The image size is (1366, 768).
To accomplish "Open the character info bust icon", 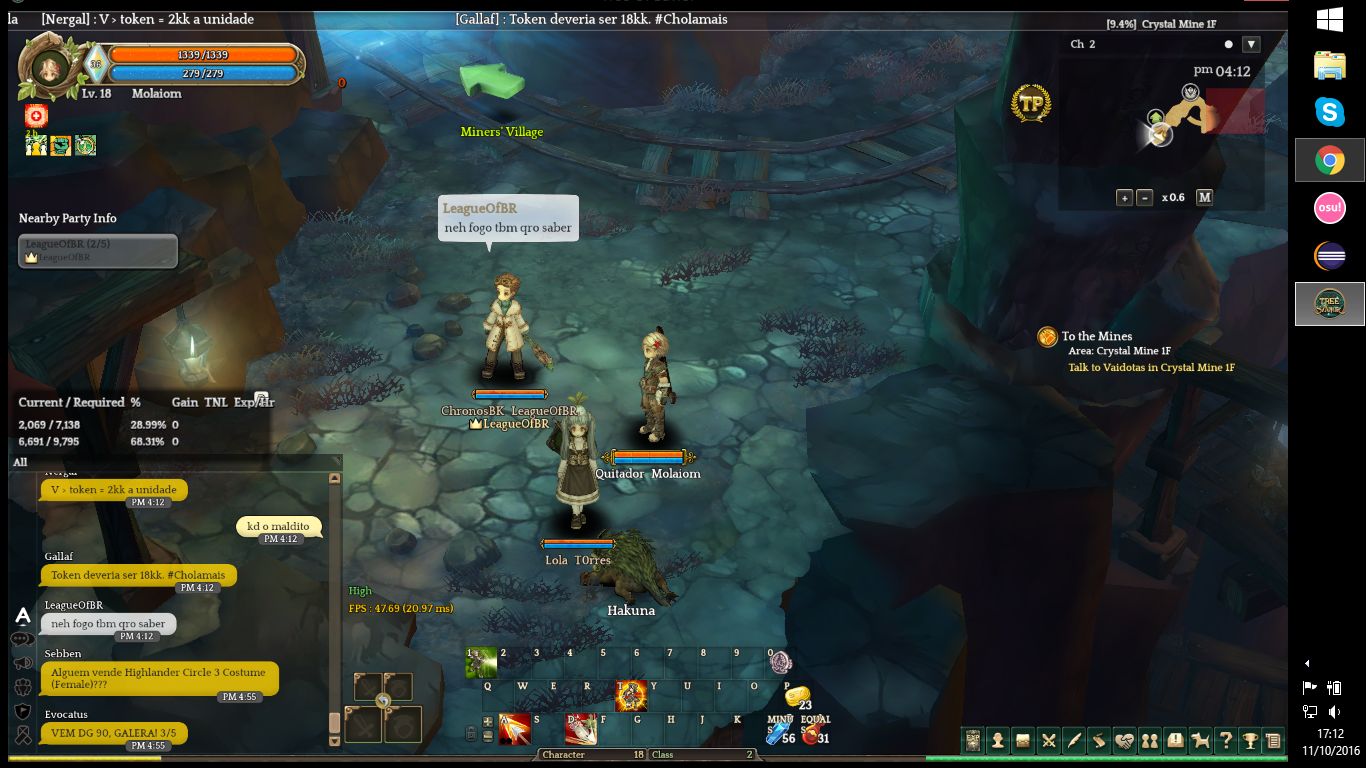I will click(997, 741).
